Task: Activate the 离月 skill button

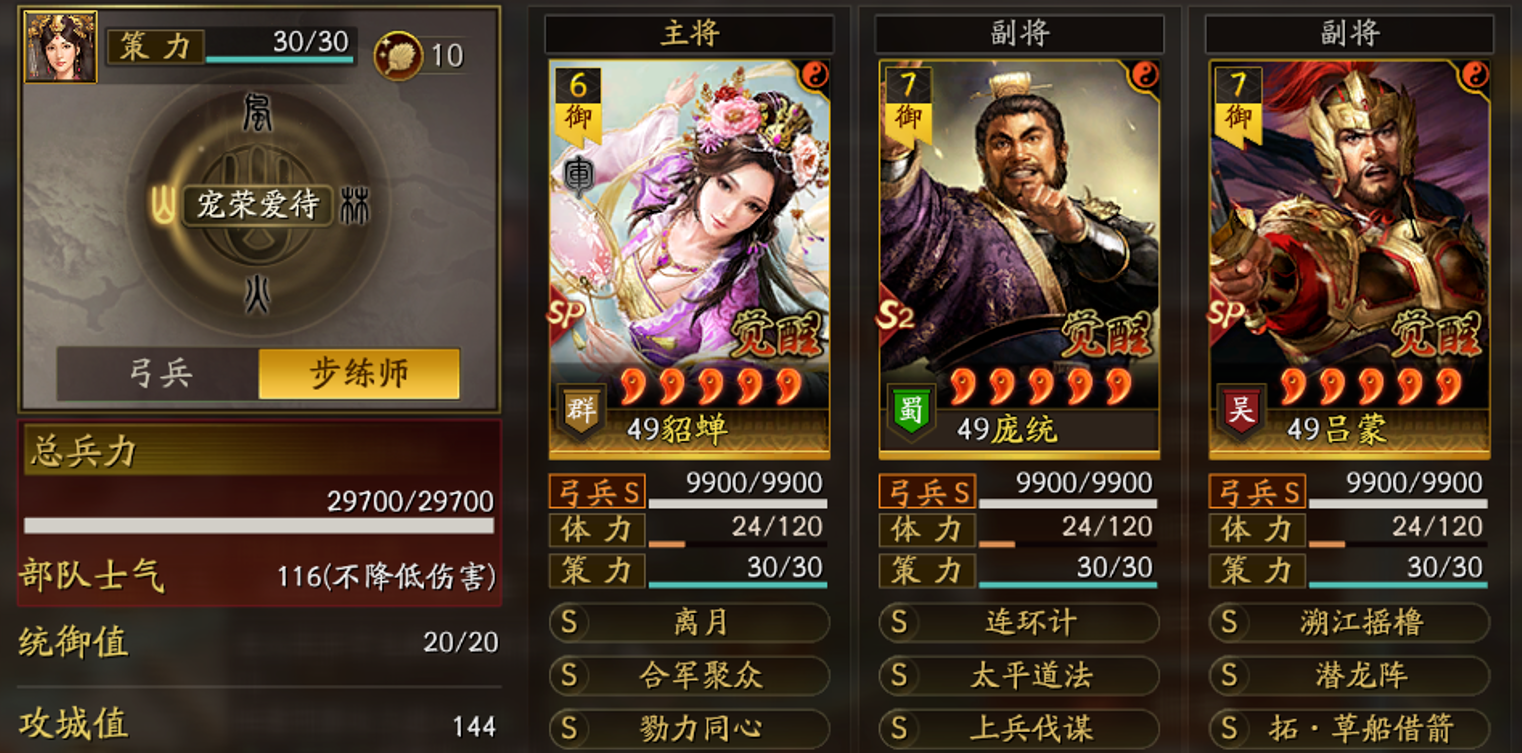Action: 688,622
